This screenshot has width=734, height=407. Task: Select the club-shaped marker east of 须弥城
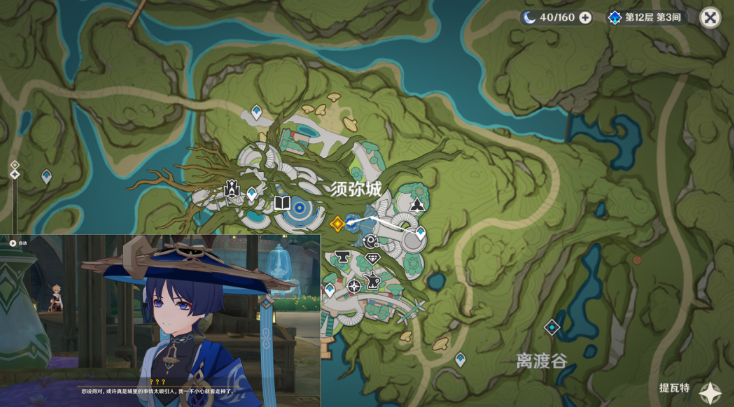[417, 206]
